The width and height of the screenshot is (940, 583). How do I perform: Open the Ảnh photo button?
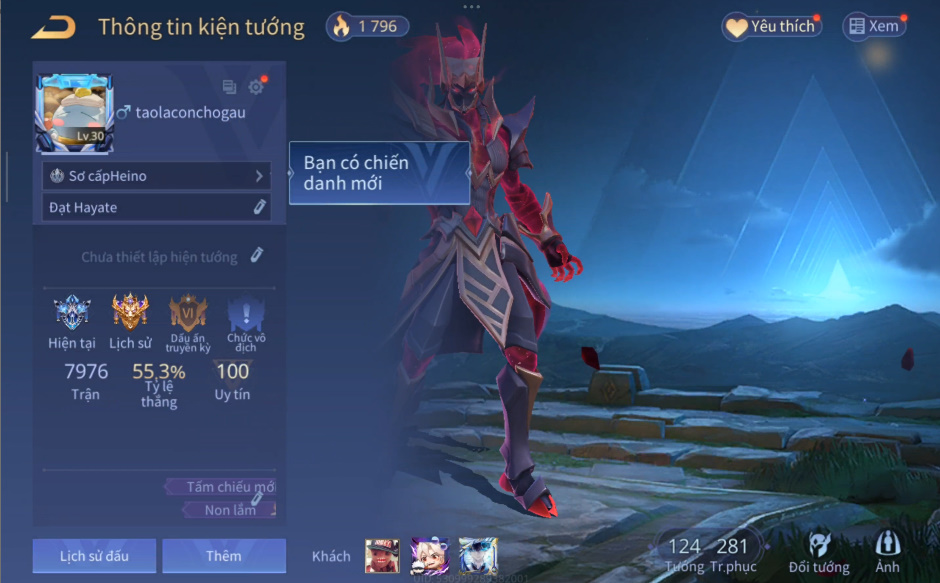(x=887, y=552)
